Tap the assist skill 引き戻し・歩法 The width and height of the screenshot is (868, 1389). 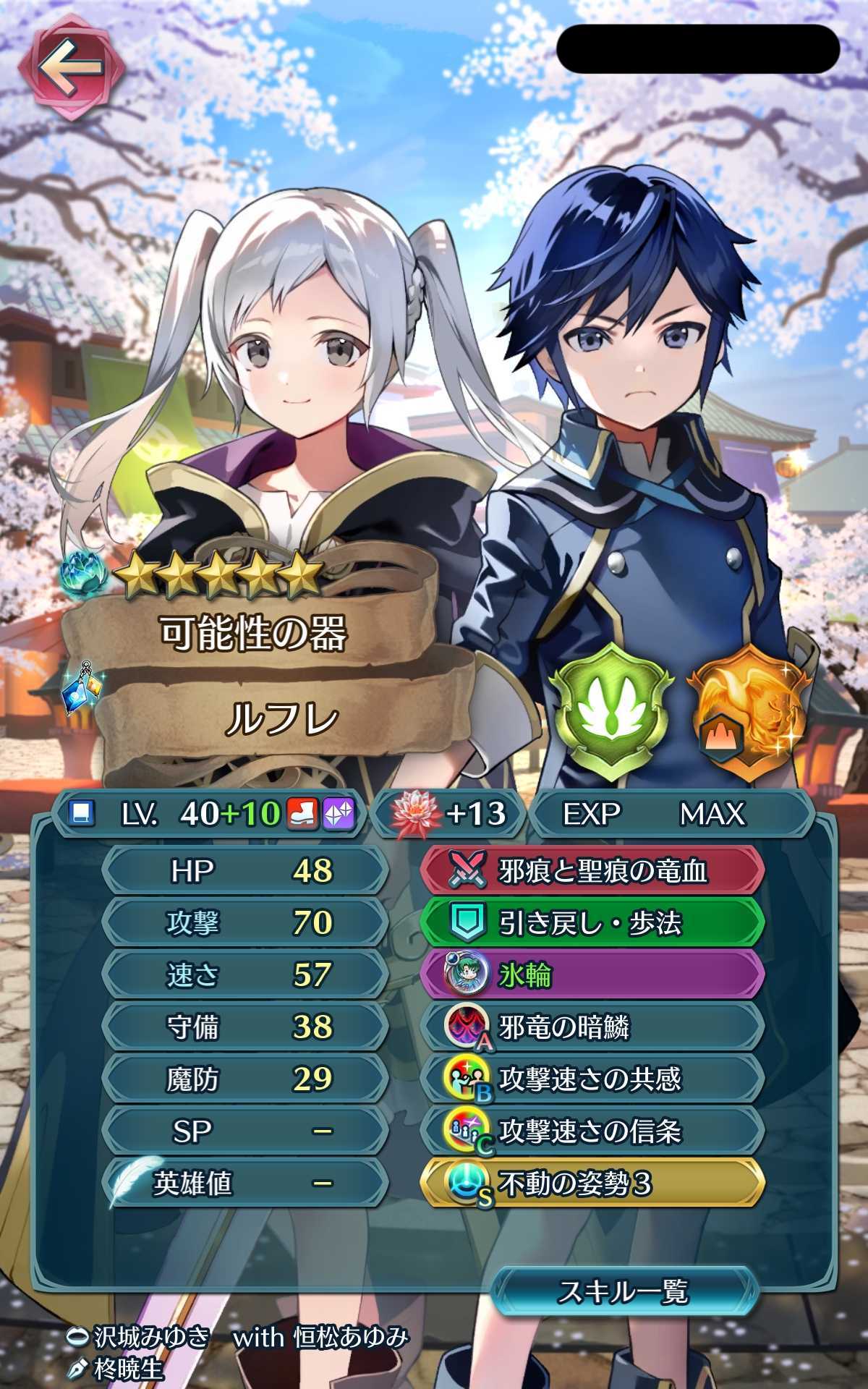click(x=592, y=923)
